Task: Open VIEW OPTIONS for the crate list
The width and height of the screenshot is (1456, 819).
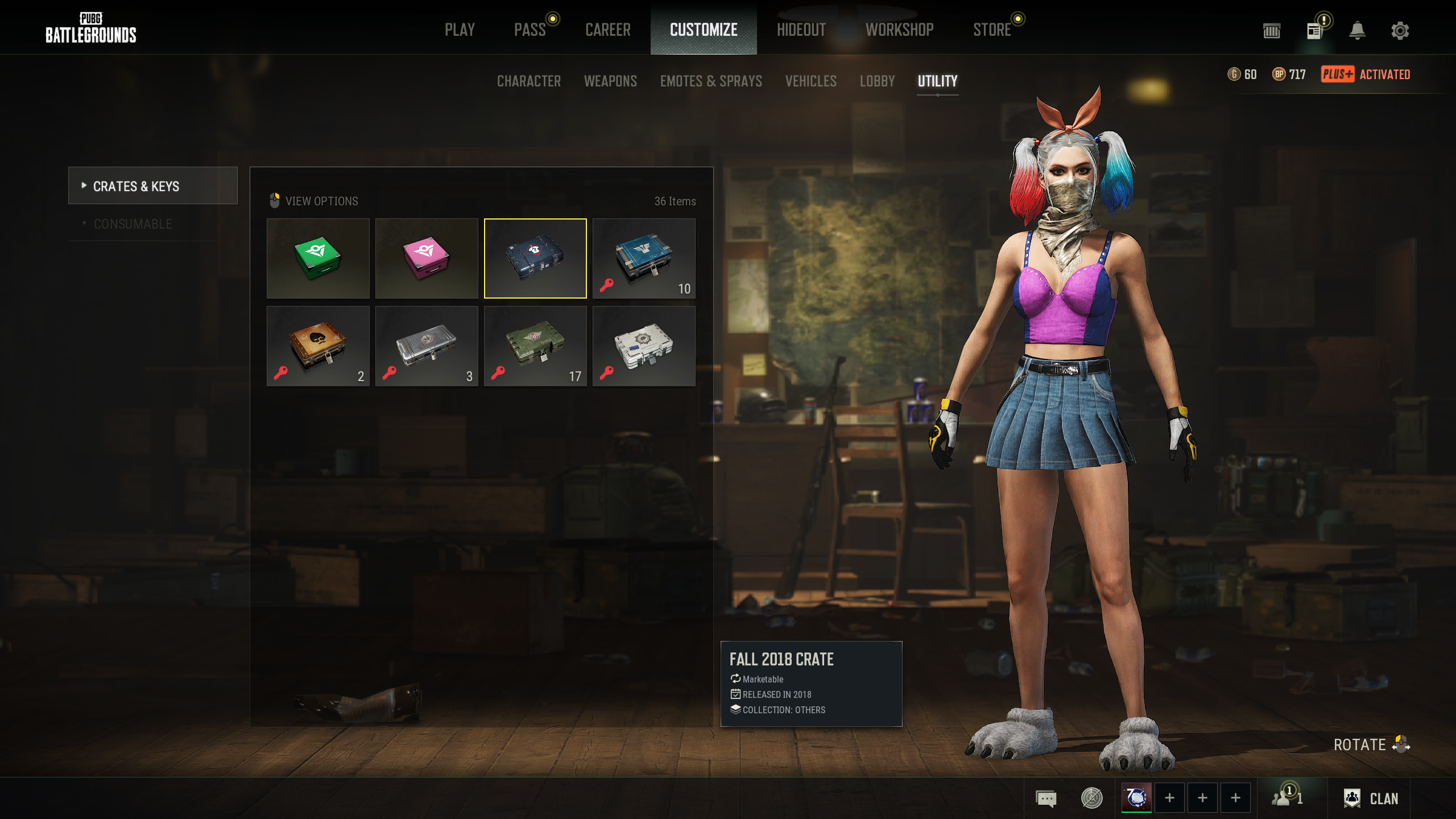Action: [321, 201]
